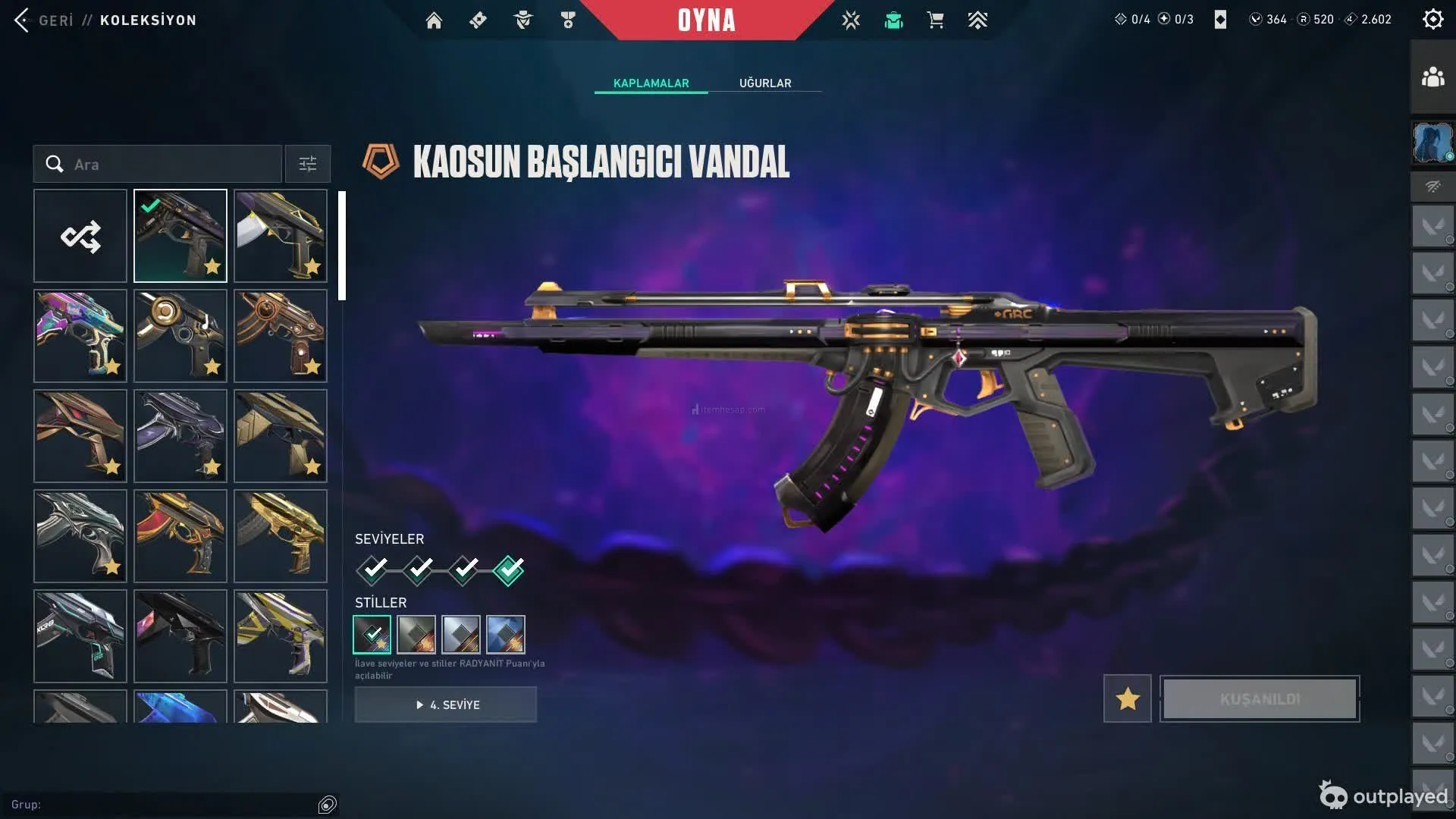The width and height of the screenshot is (1456, 819).
Task: Play the 4. SEVİYE preview video
Action: pos(446,705)
